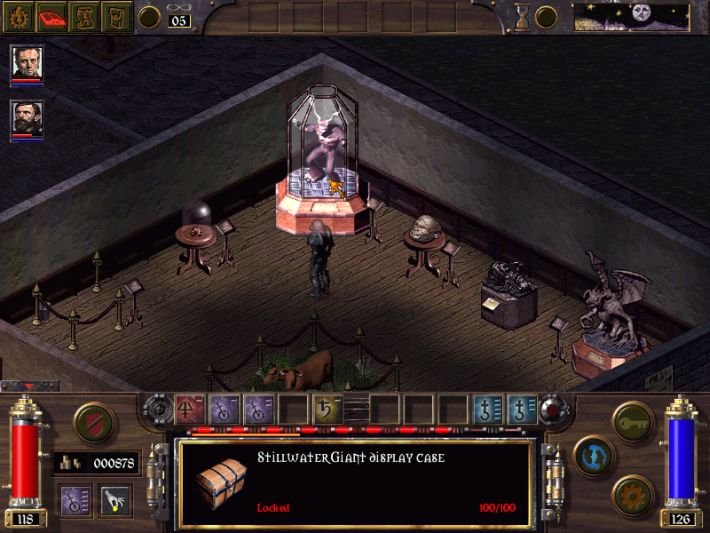710x533 pixels.
Task: Activate the red spell in the hotbar
Action: (x=189, y=408)
